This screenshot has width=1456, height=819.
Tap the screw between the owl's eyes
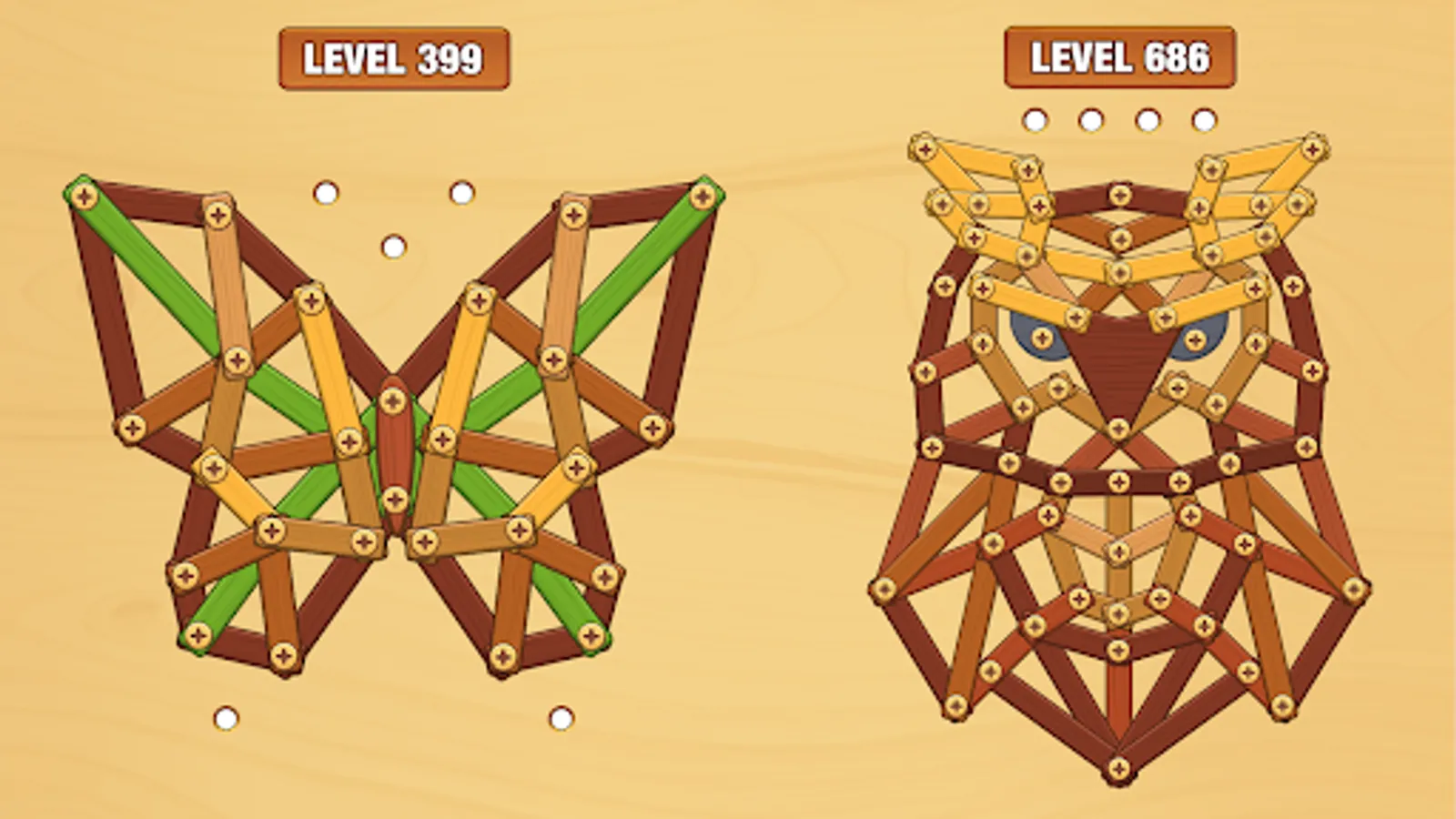coord(1119,270)
